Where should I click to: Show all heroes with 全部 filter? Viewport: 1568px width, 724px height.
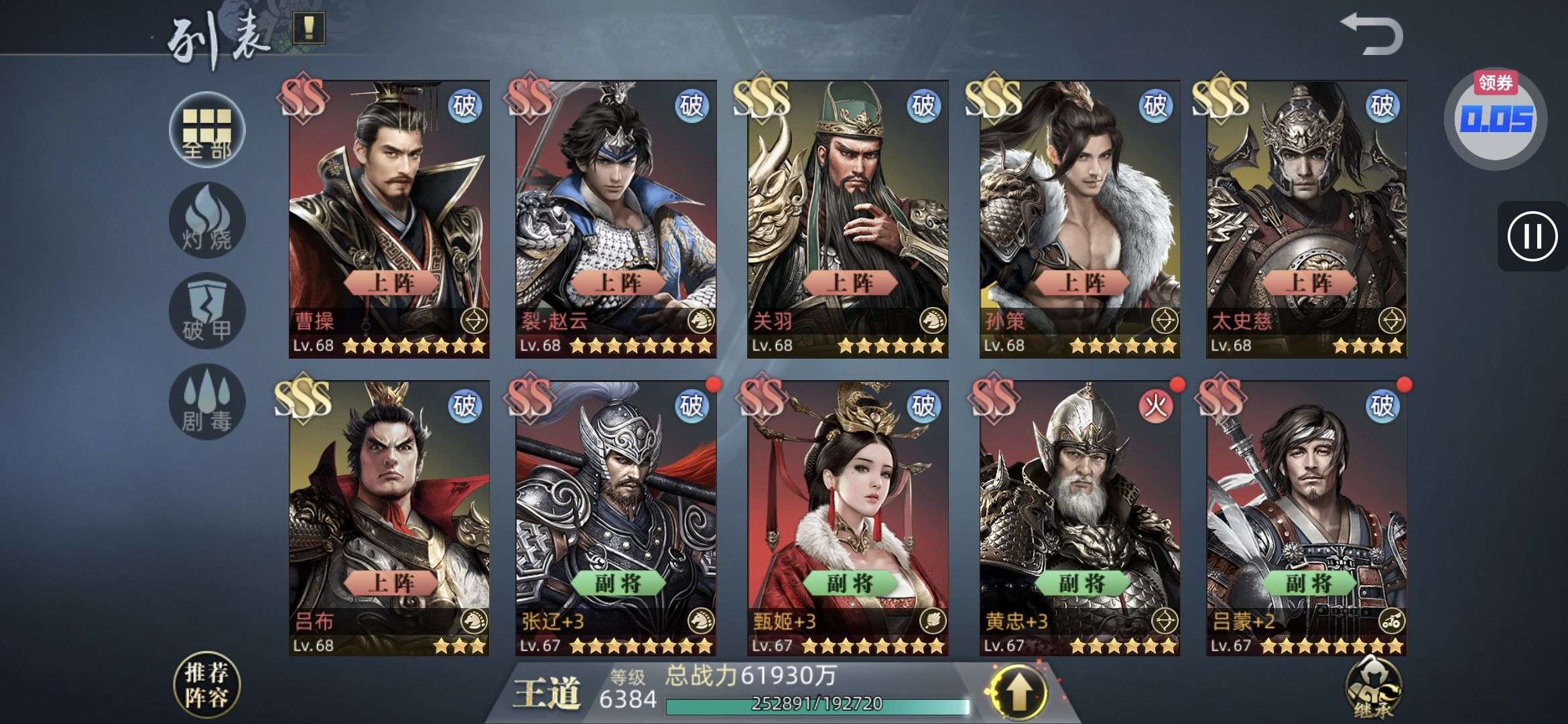[207, 130]
